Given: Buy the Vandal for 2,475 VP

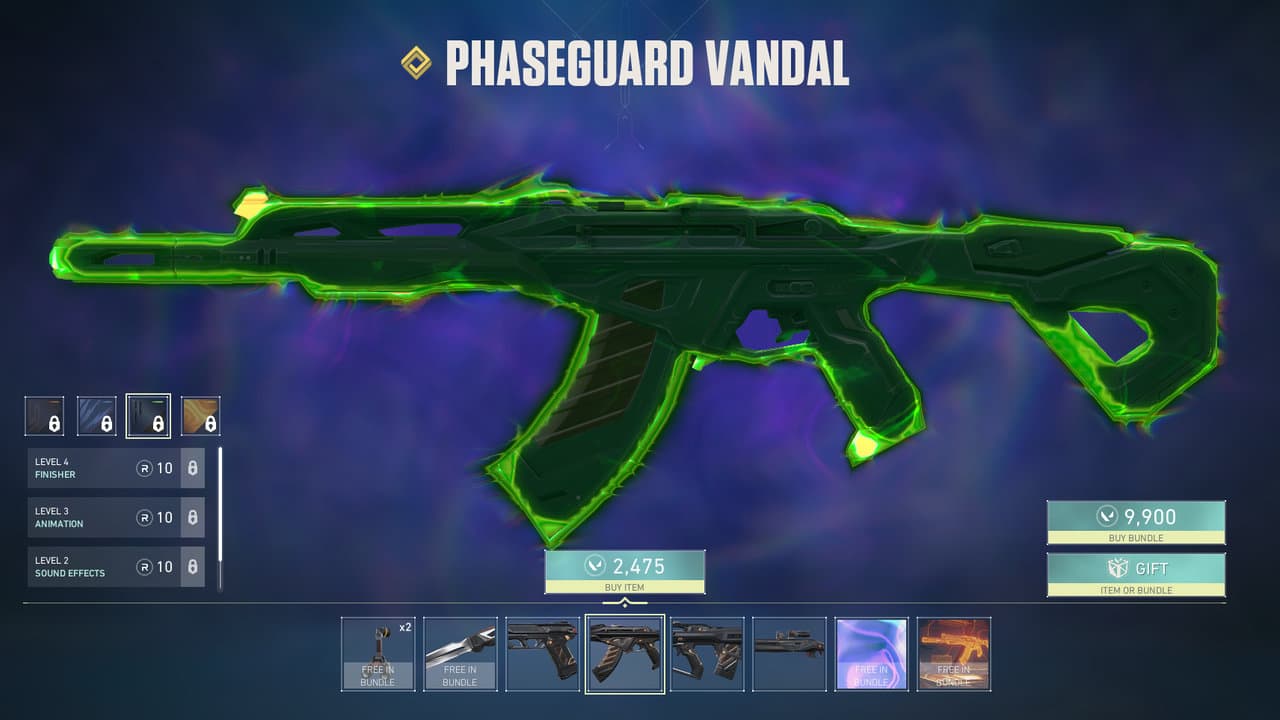Looking at the screenshot, I should pos(624,570).
